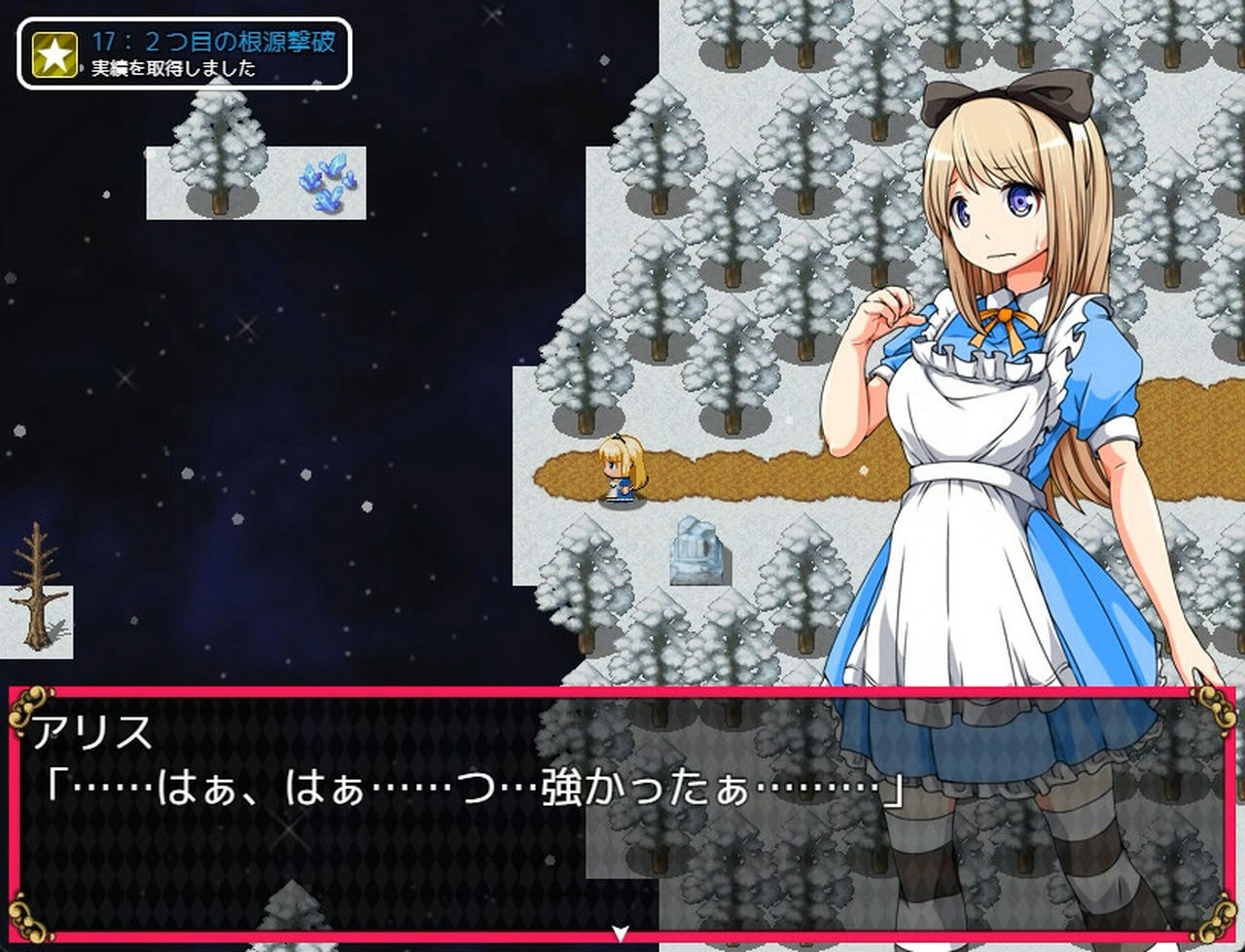This screenshot has height=952, width=1245.
Task: Click the ice pillar object near the trees
Action: pyautogui.click(x=697, y=550)
